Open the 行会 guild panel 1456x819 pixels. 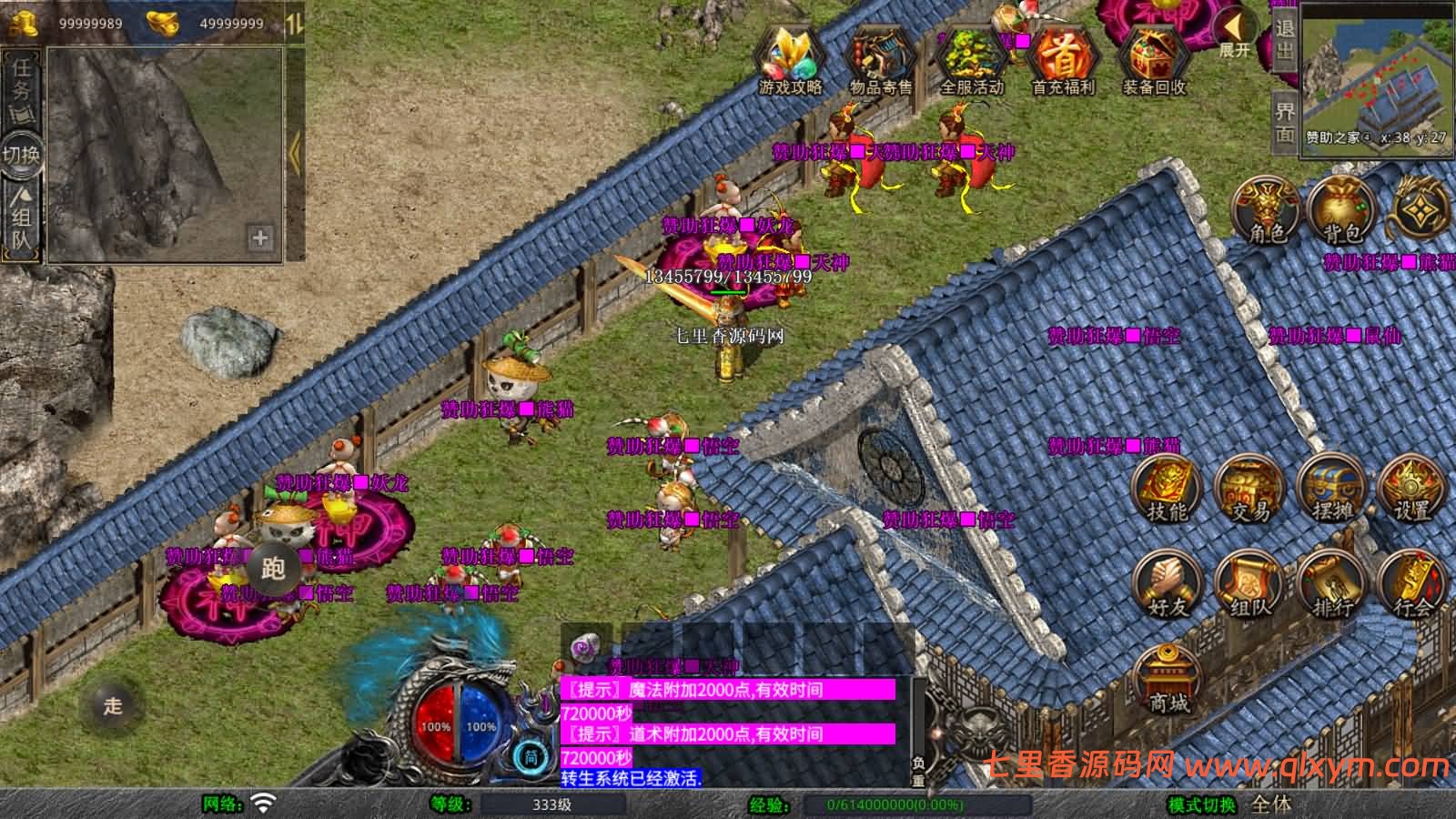coord(1412,585)
